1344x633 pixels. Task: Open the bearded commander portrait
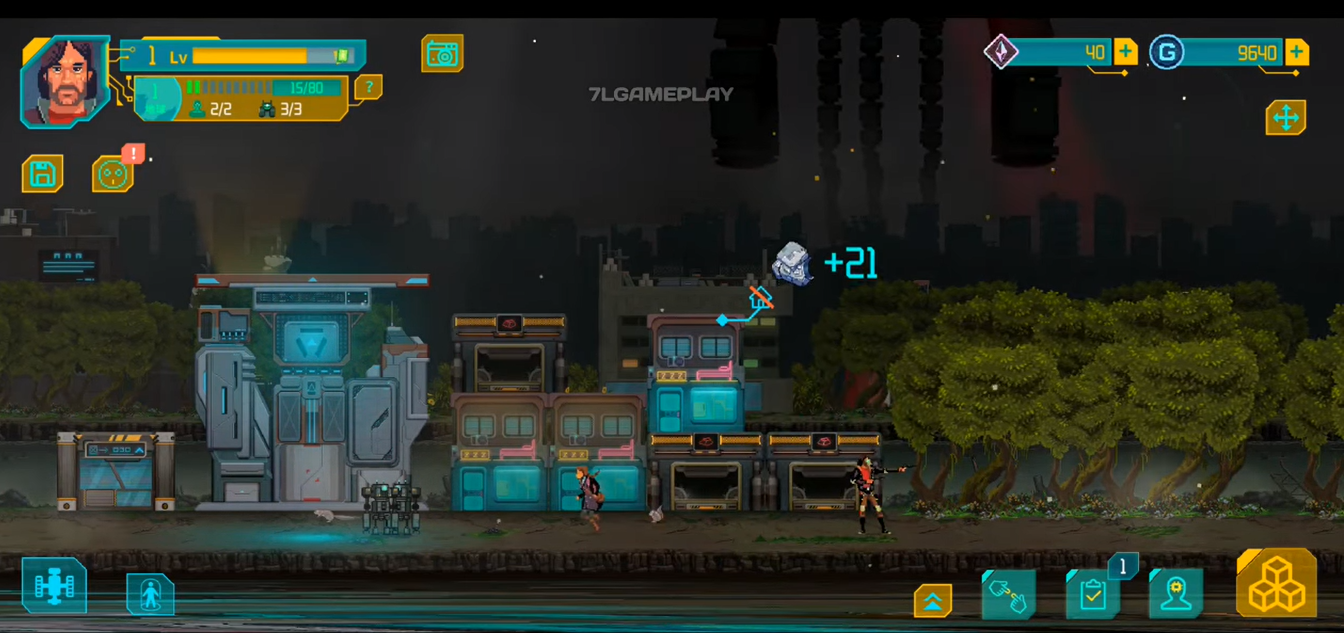pos(65,82)
